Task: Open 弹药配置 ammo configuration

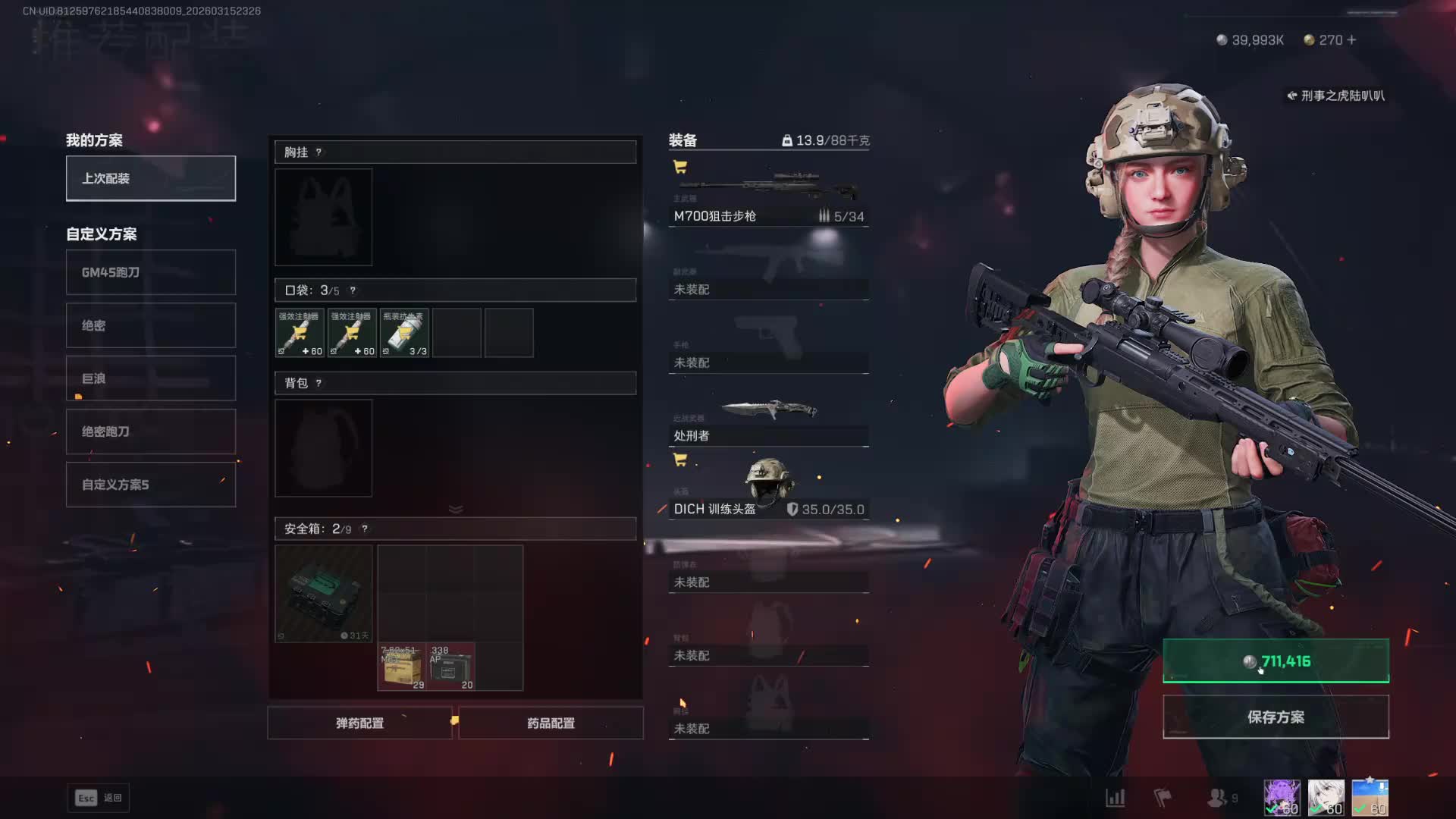Action: 360,723
